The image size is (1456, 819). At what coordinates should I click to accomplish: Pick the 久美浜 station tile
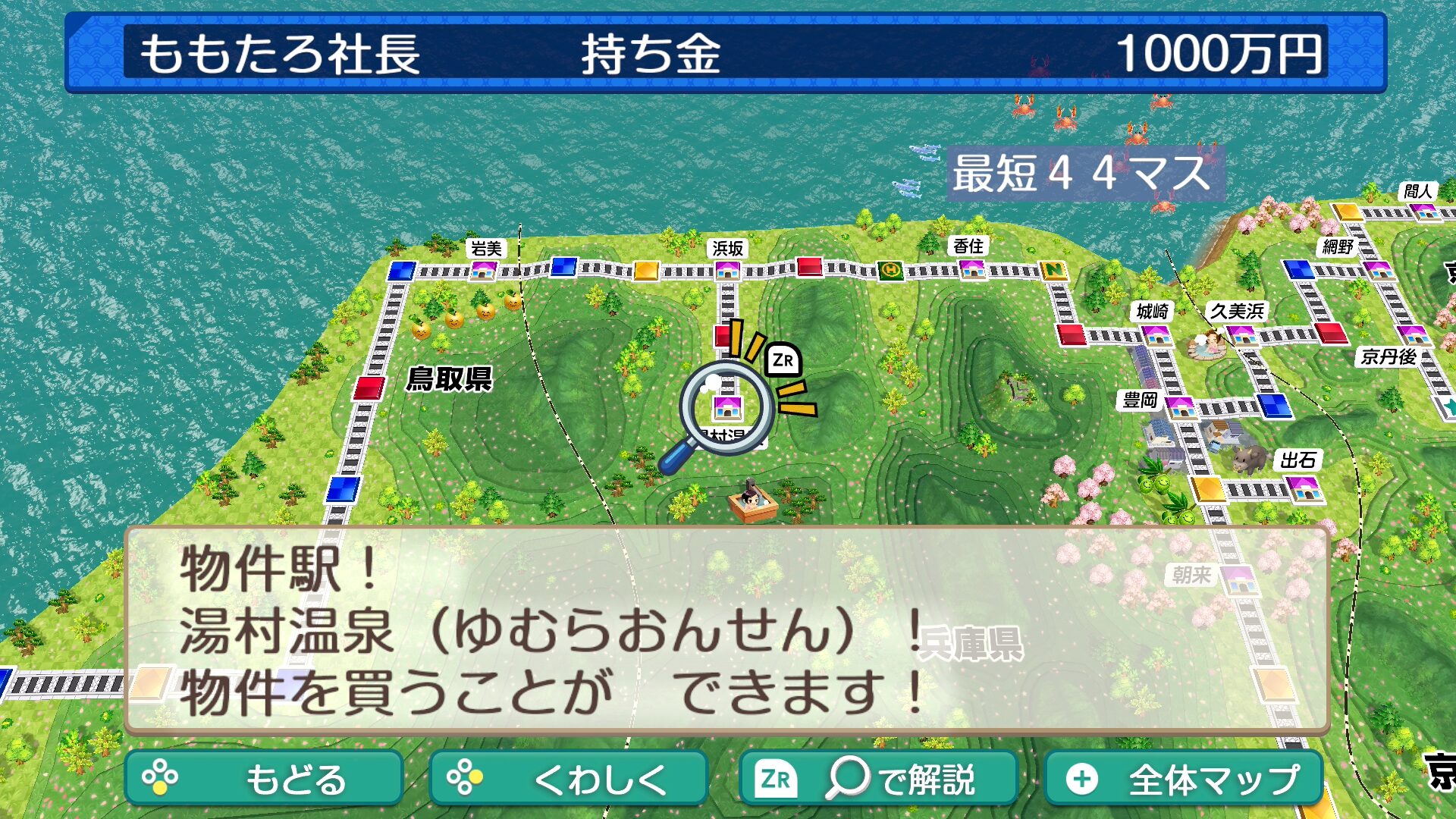(x=1241, y=334)
